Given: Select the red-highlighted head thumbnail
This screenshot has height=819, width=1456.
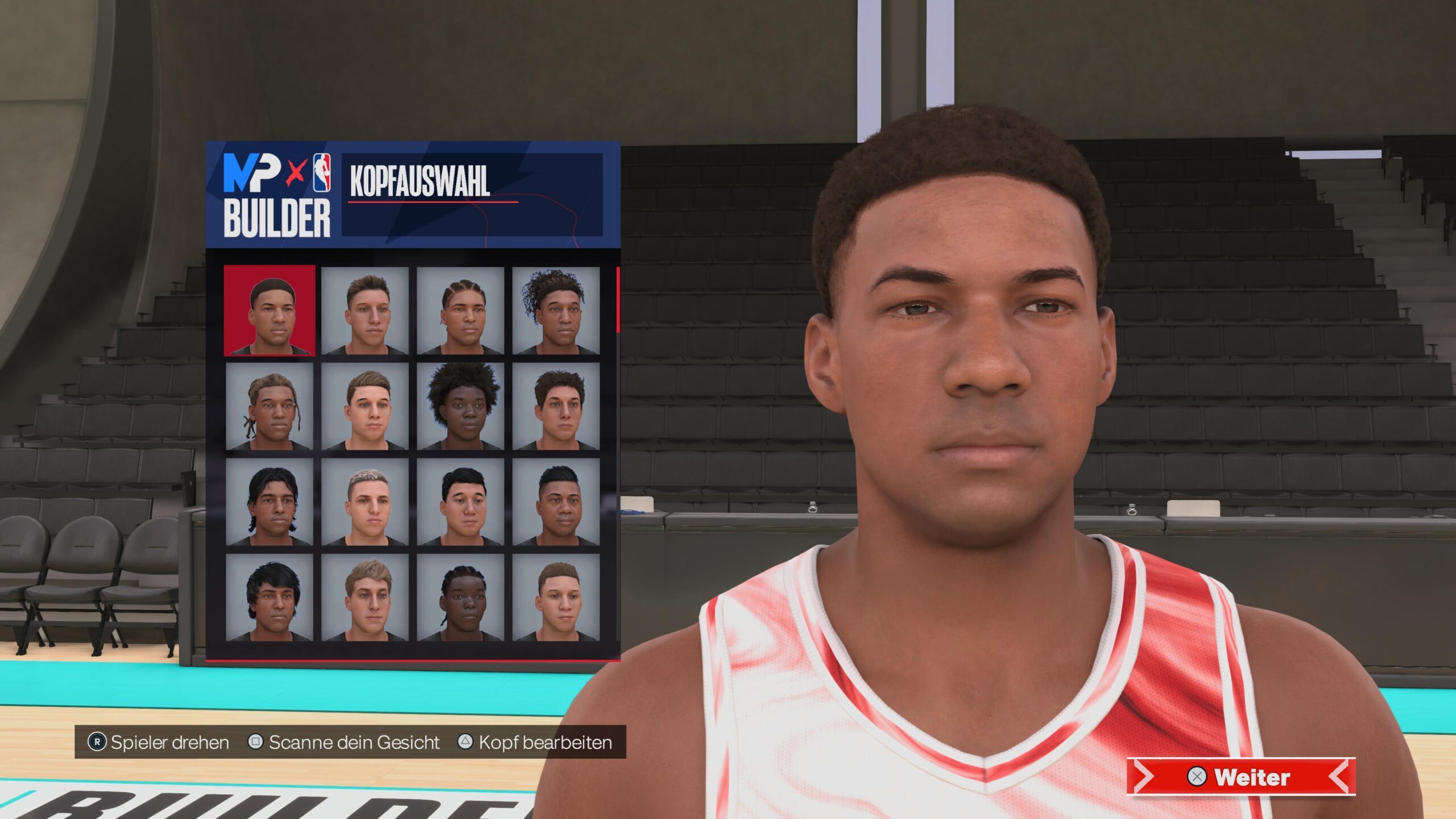Looking at the screenshot, I should pyautogui.click(x=270, y=311).
